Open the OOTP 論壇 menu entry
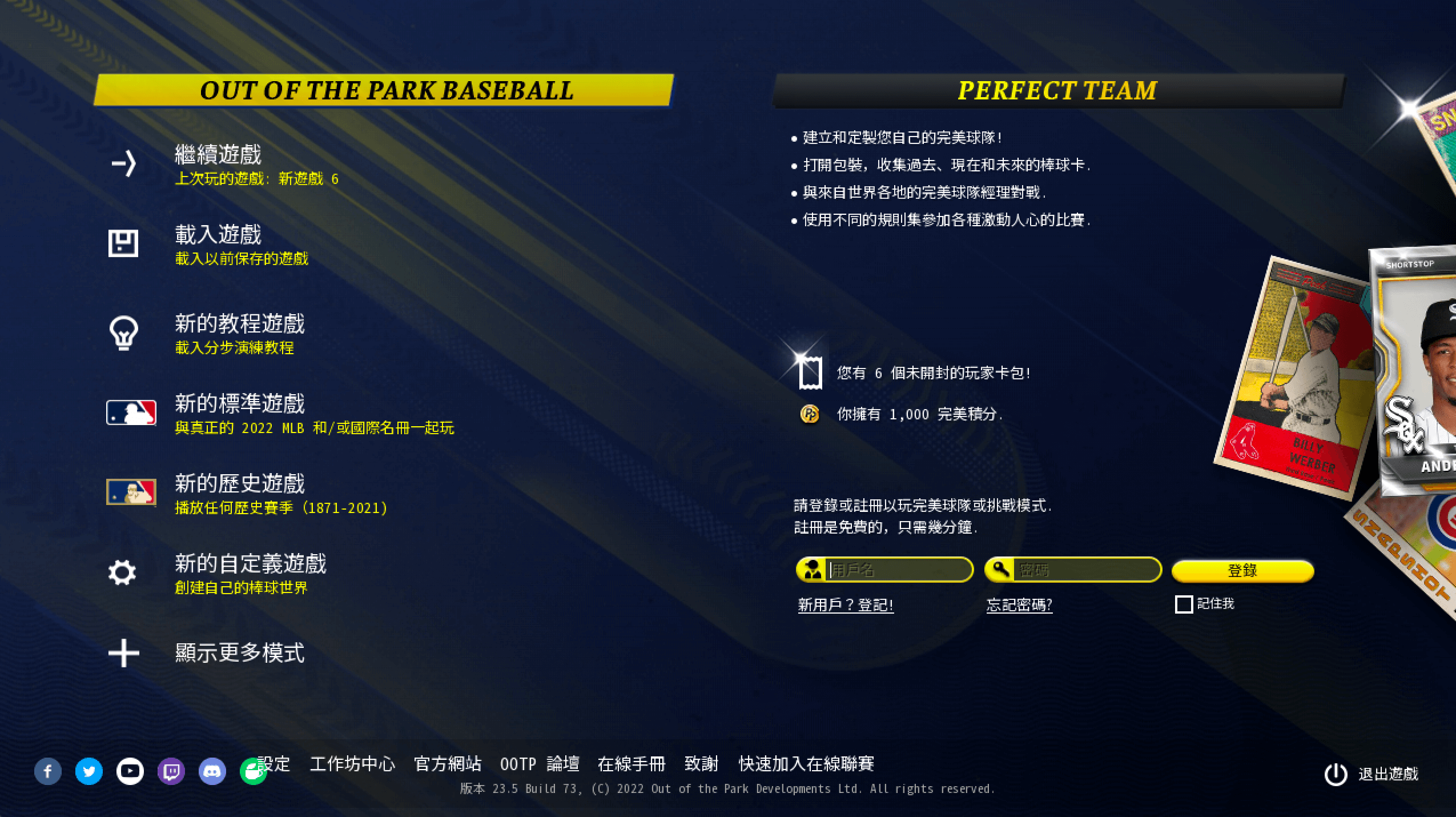 pos(540,764)
